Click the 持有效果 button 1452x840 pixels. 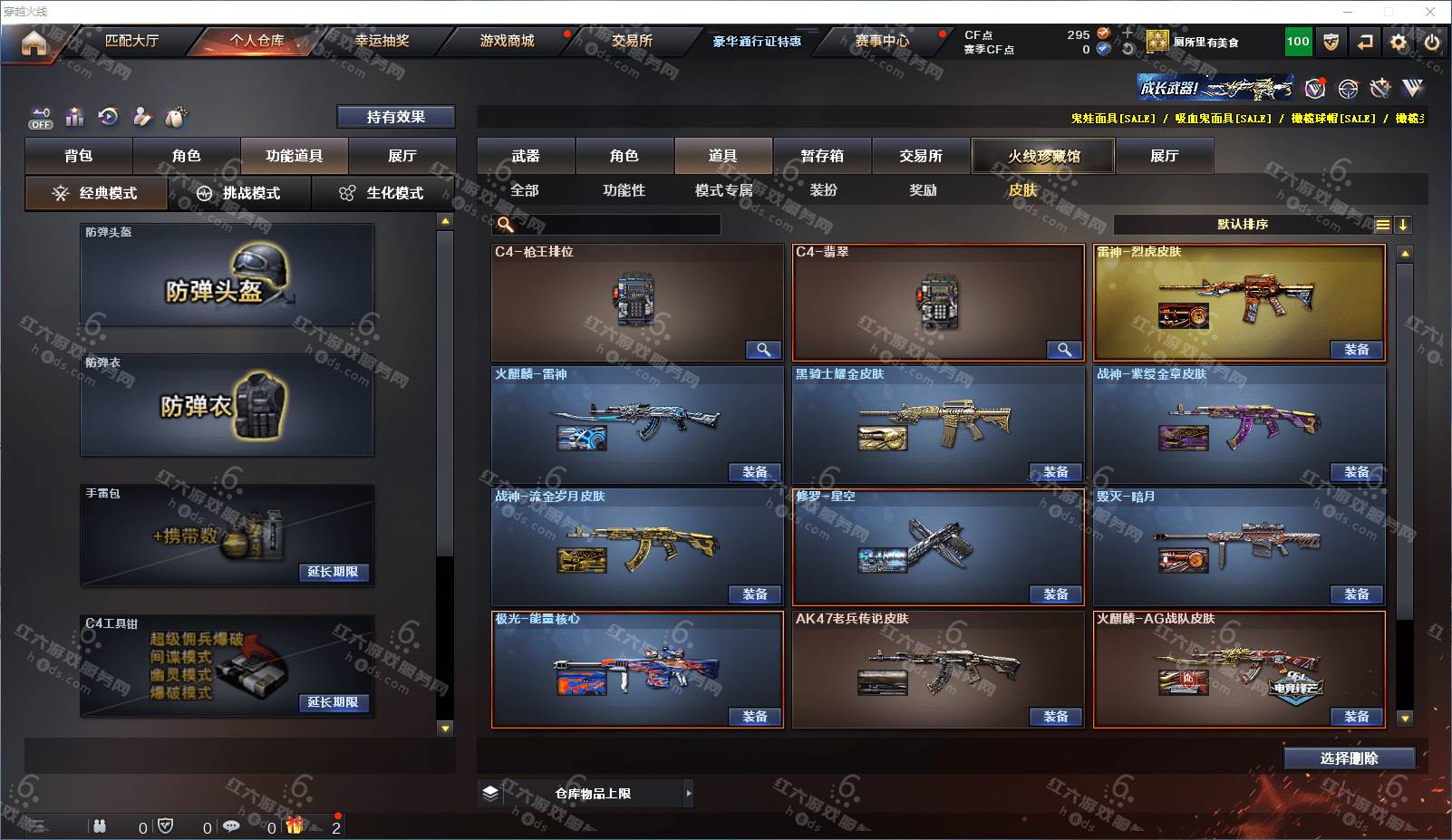click(395, 117)
